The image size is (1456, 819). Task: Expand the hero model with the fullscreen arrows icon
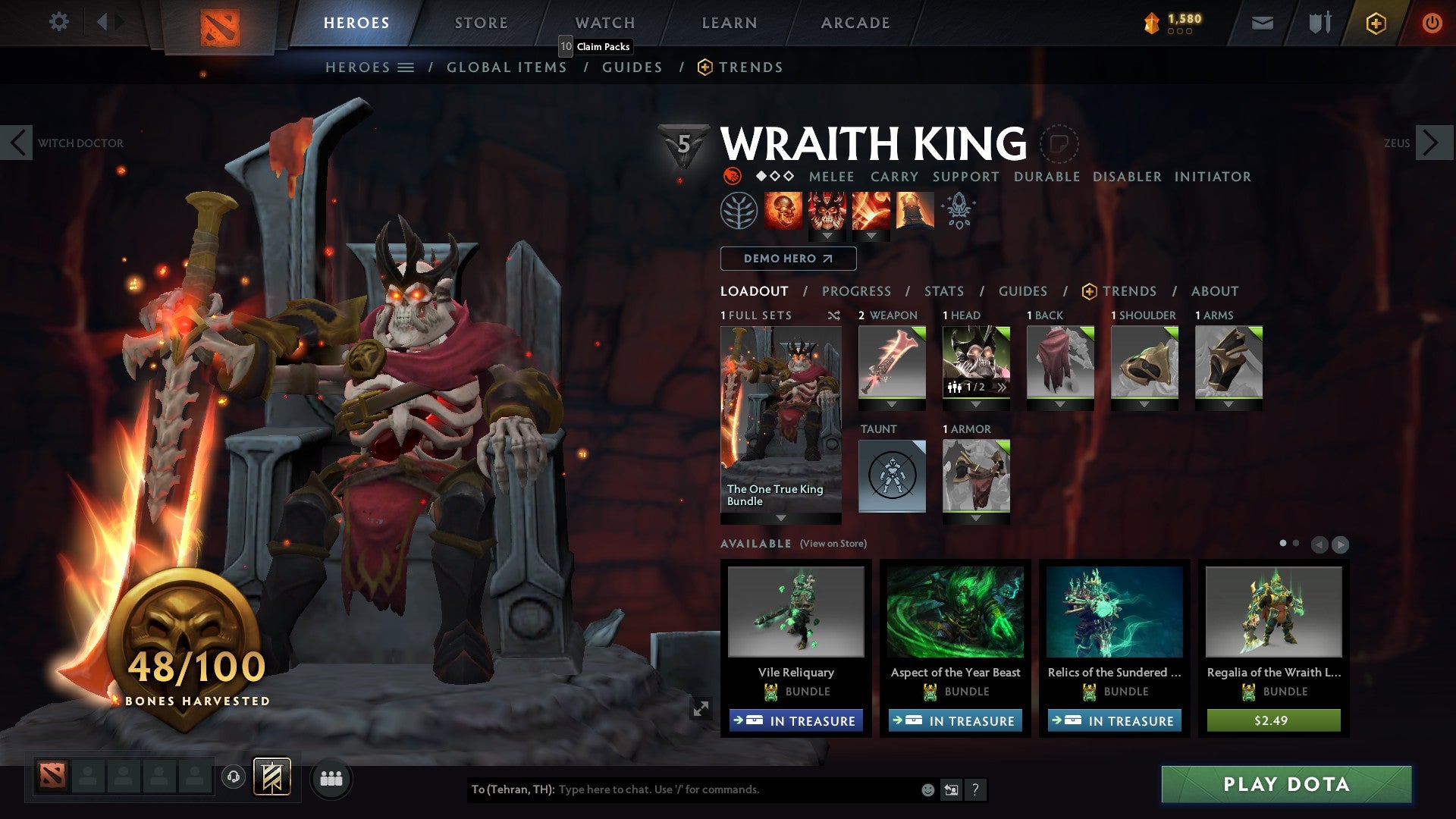[701, 707]
